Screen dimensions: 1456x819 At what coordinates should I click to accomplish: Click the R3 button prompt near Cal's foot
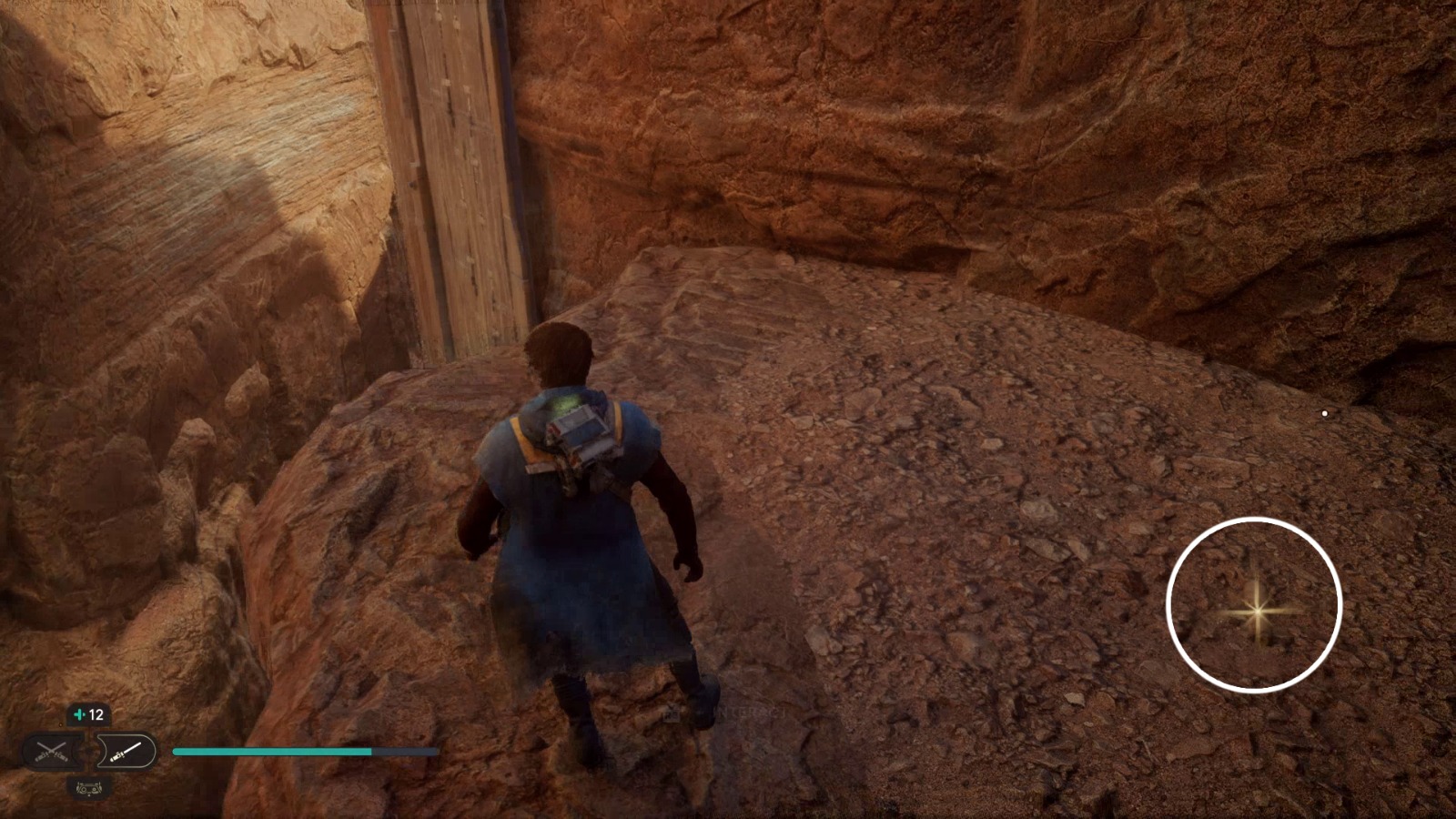pyautogui.click(x=672, y=715)
